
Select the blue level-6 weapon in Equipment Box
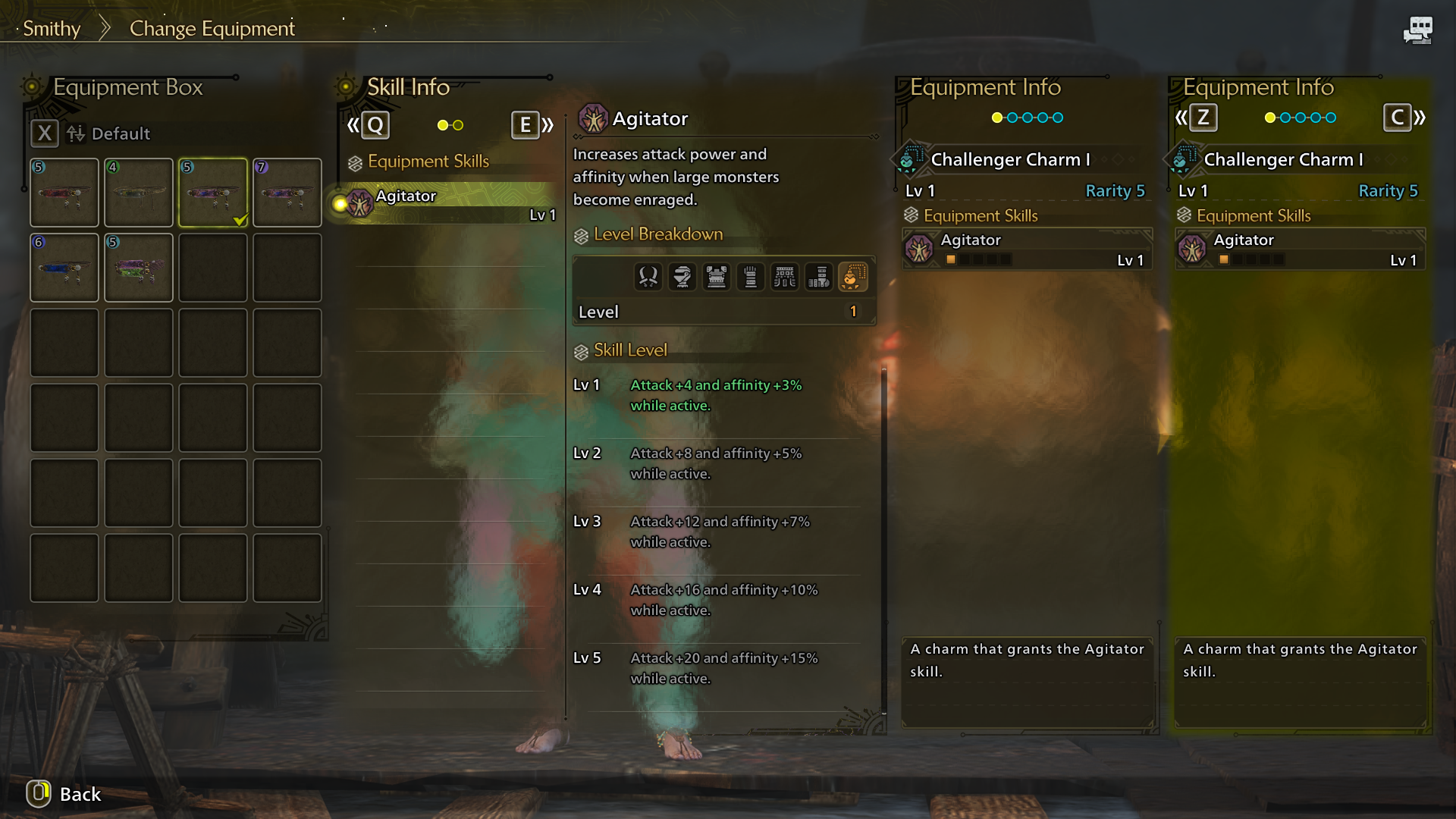[x=64, y=267]
